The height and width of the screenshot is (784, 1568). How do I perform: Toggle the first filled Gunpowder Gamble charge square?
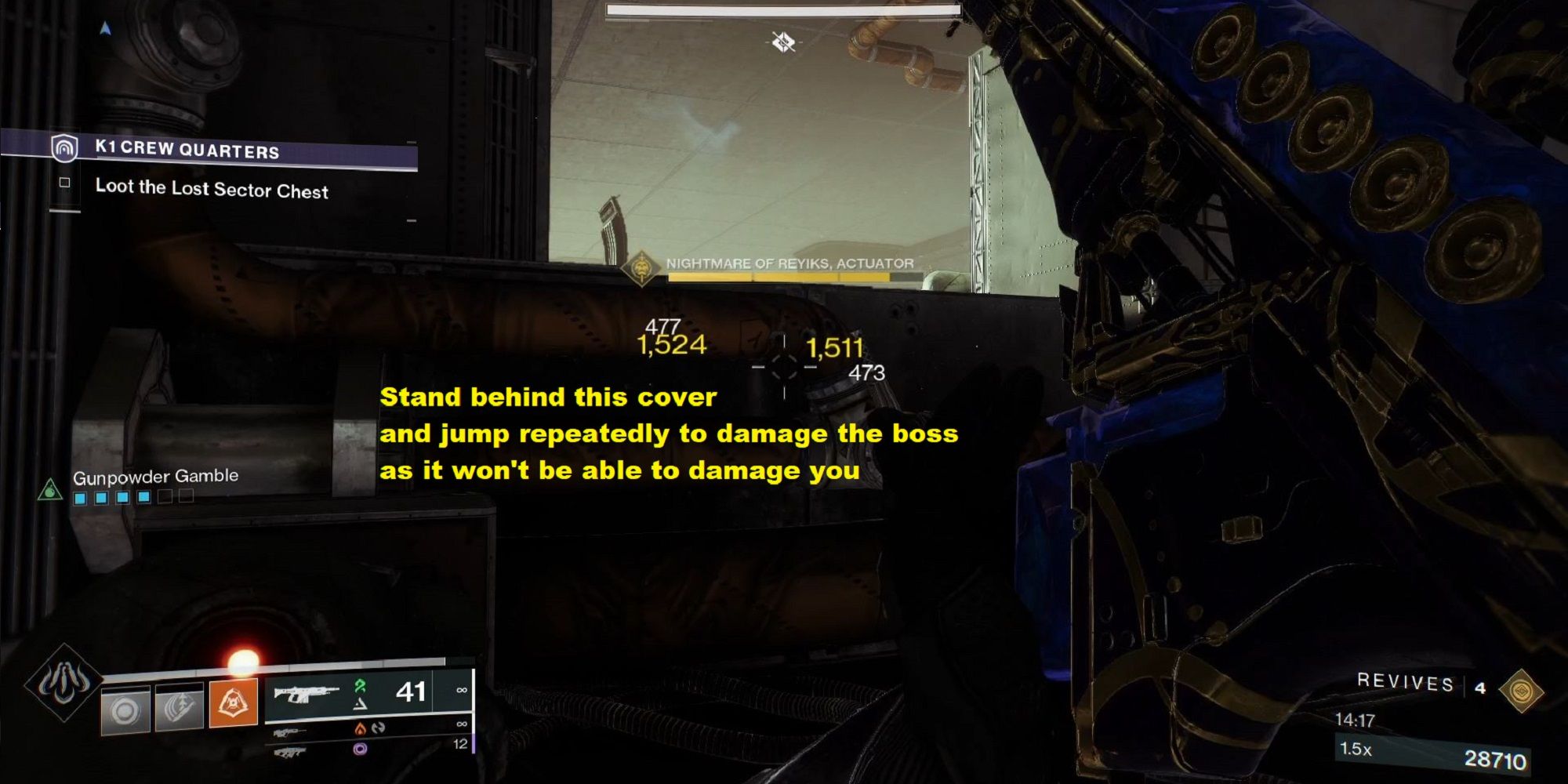81,497
